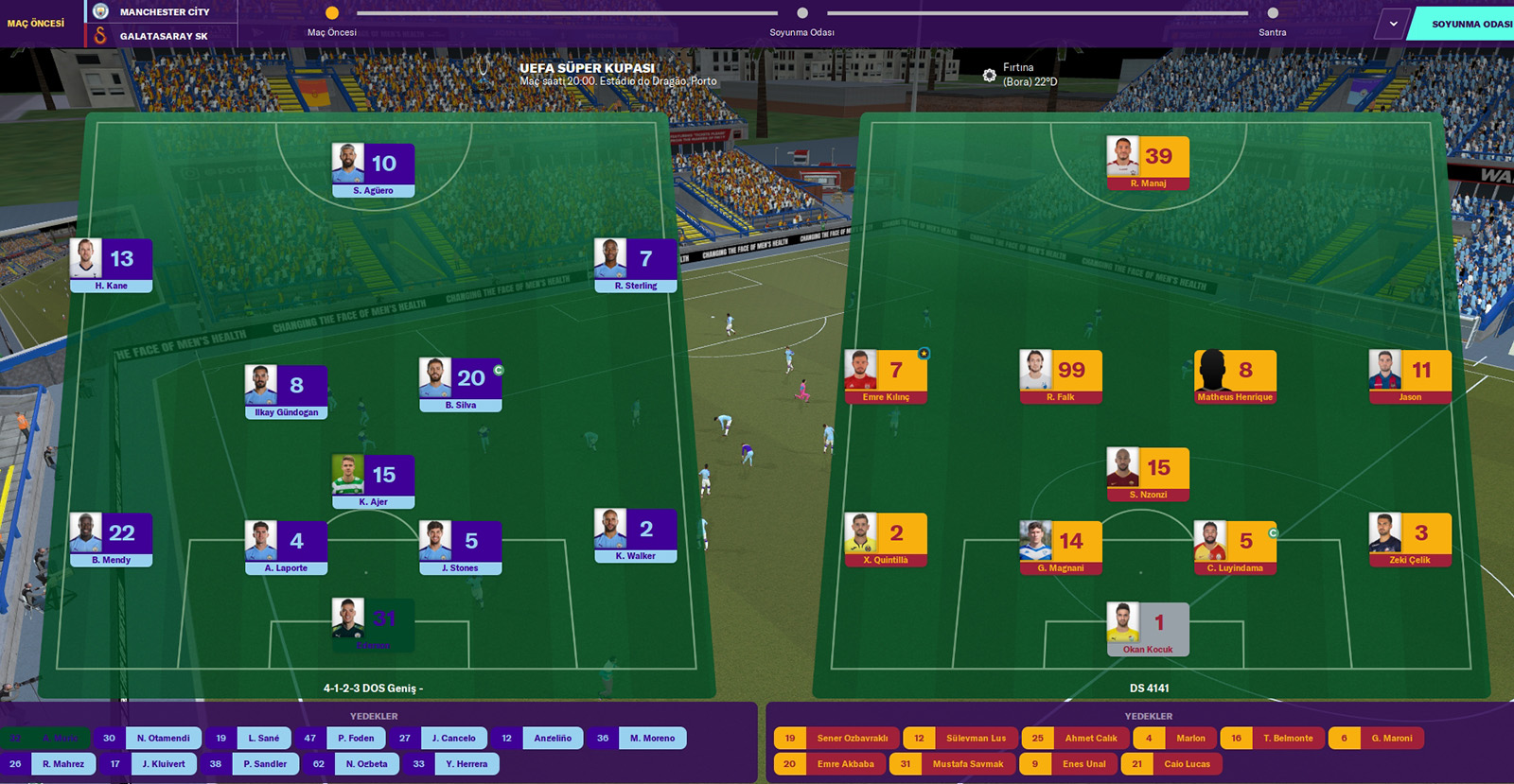Image resolution: width=1514 pixels, height=784 pixels.
Task: Open the dropdown arrow beside Soyunma Odası
Action: tap(1393, 24)
